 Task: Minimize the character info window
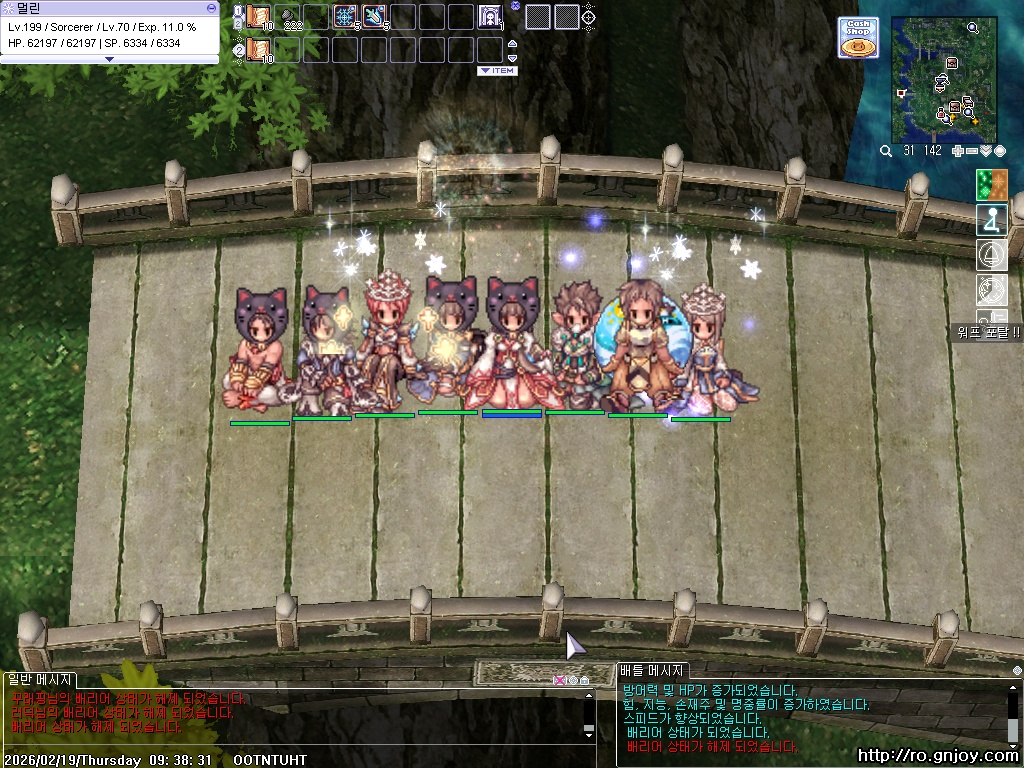pyautogui.click(x=211, y=7)
